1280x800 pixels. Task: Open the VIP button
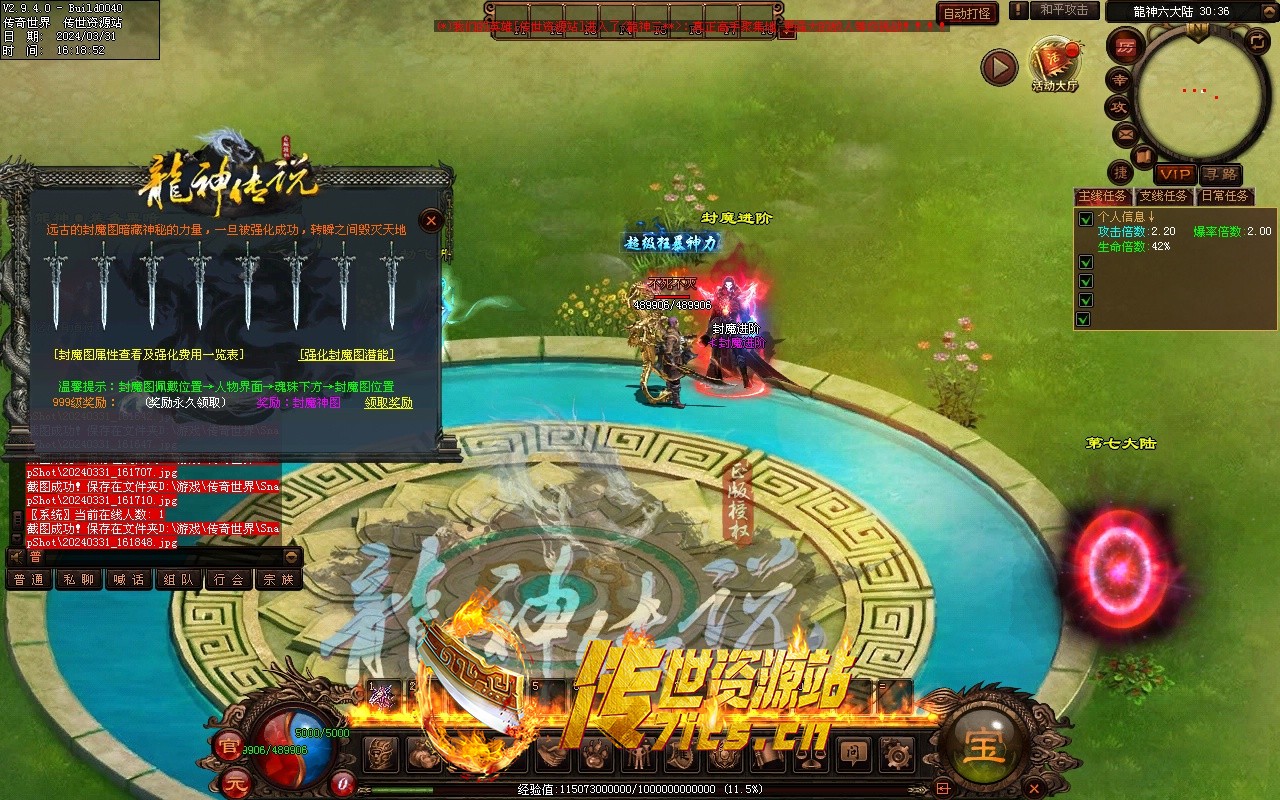pyautogui.click(x=1176, y=175)
